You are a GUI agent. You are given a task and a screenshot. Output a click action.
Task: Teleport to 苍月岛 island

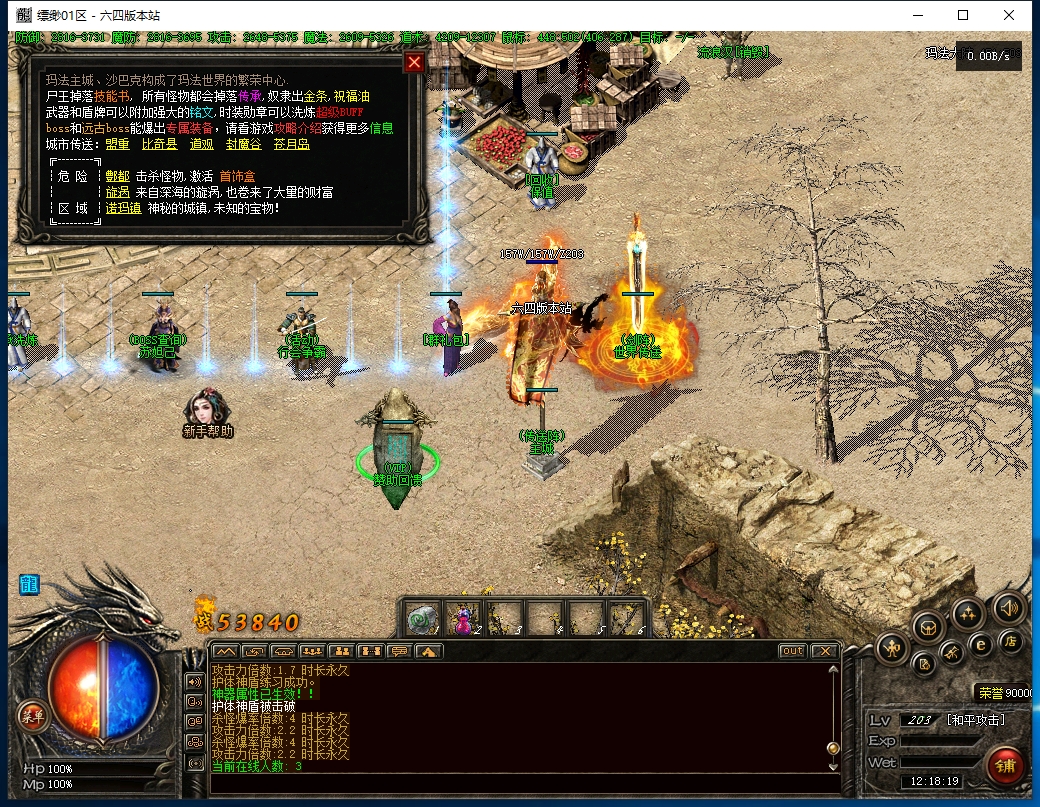click(x=292, y=144)
